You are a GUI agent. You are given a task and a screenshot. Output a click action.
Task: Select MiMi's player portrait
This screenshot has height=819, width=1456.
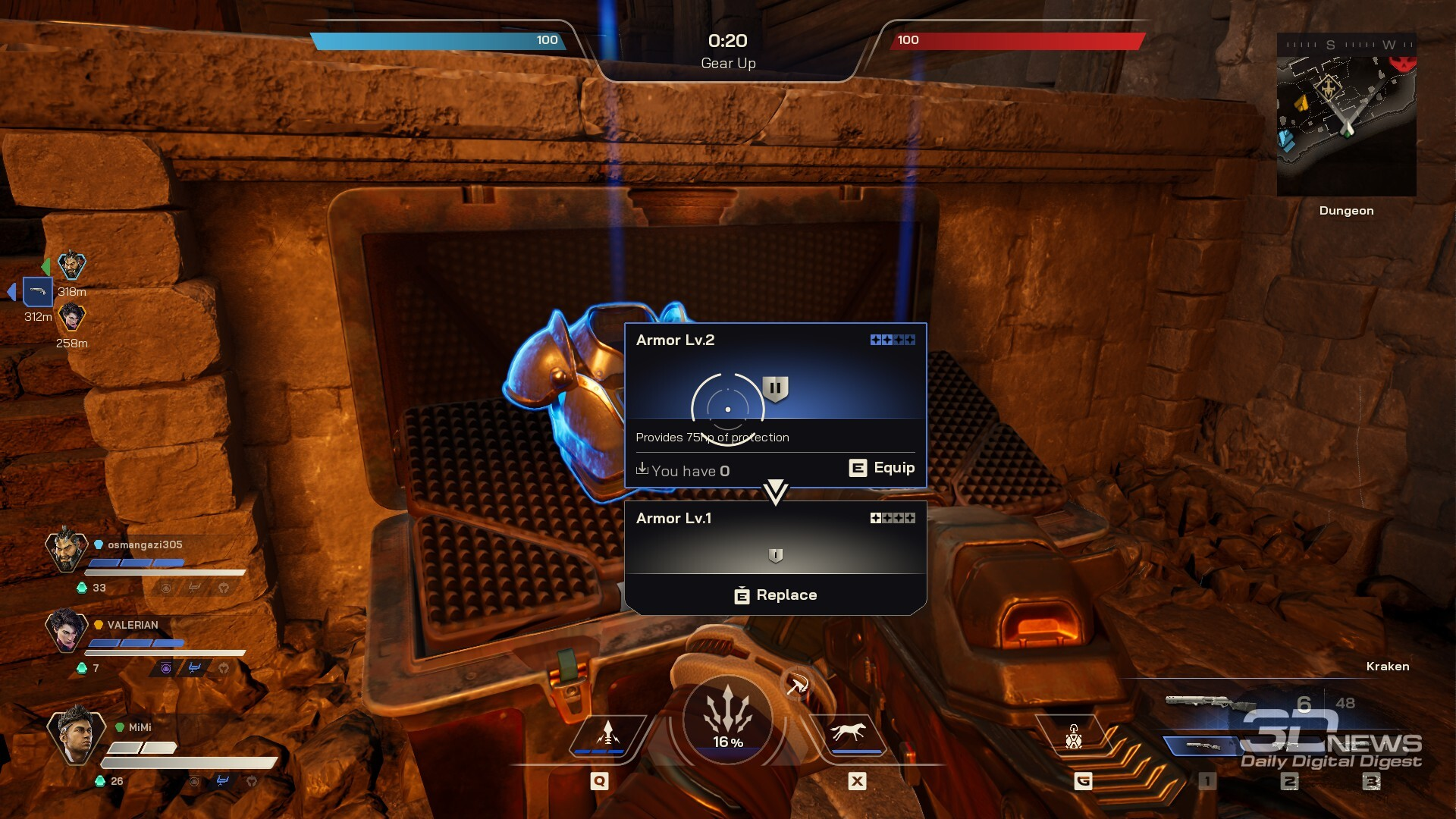point(74,734)
